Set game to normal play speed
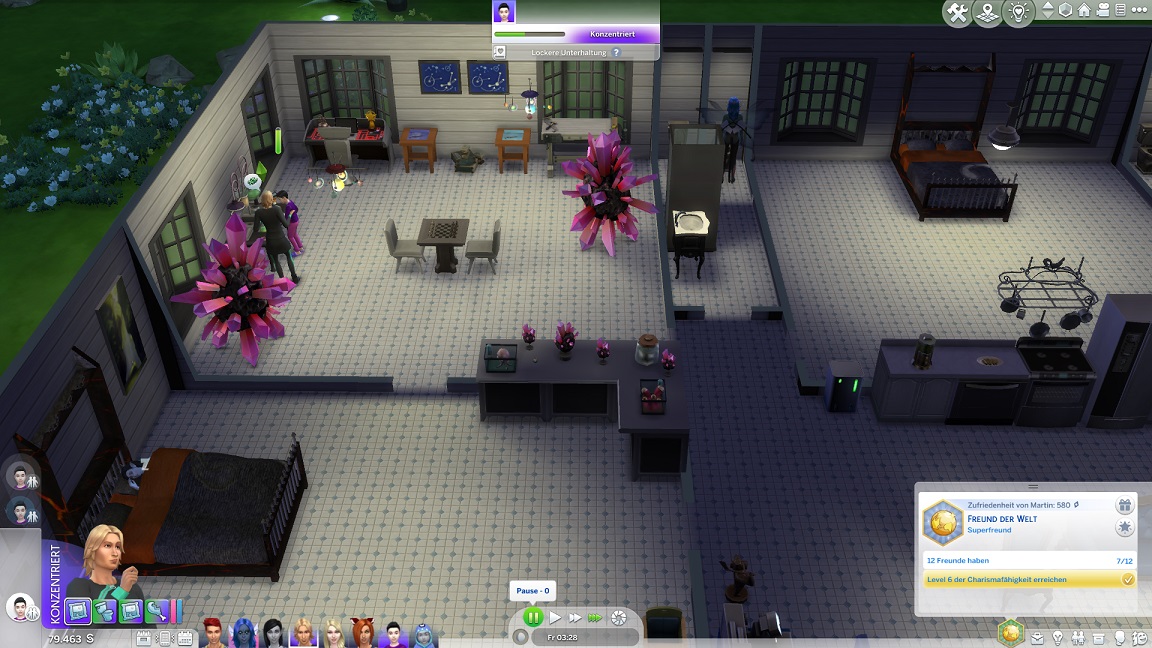The image size is (1152, 648). (556, 618)
